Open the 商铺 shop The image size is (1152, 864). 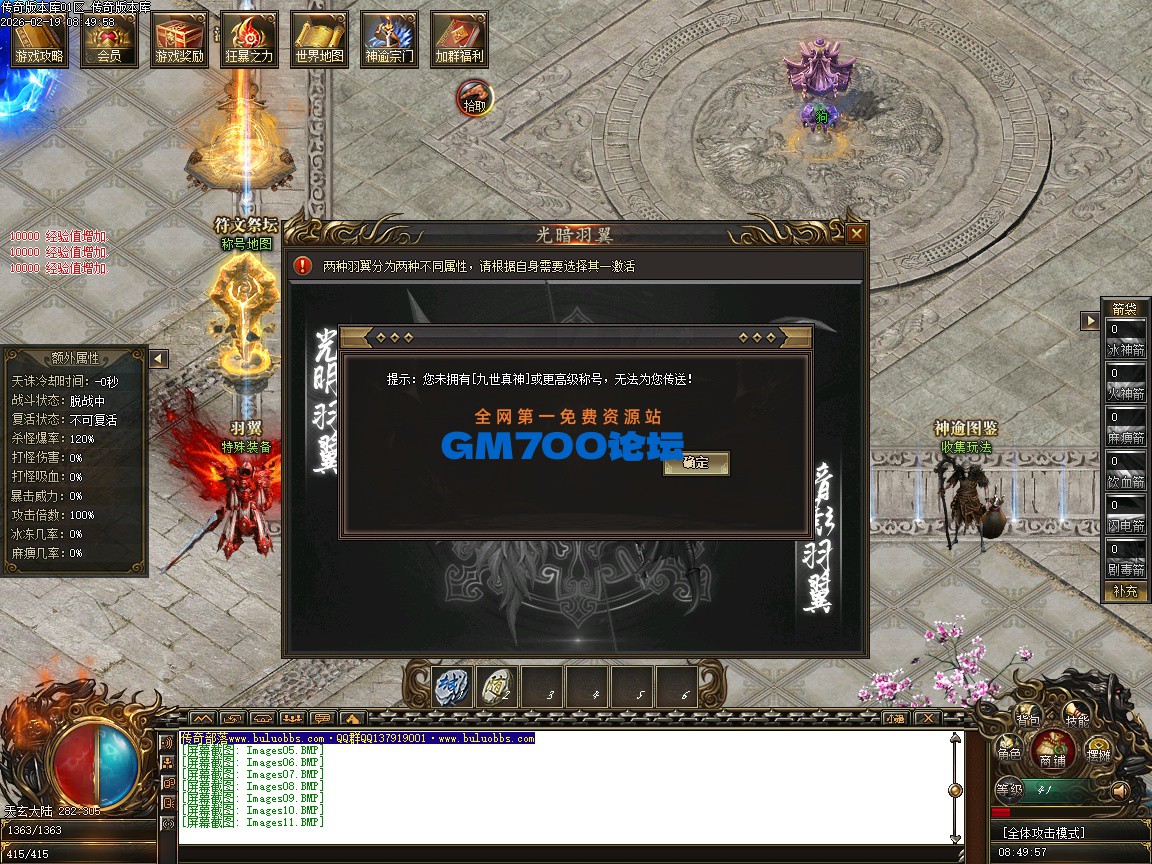1052,750
